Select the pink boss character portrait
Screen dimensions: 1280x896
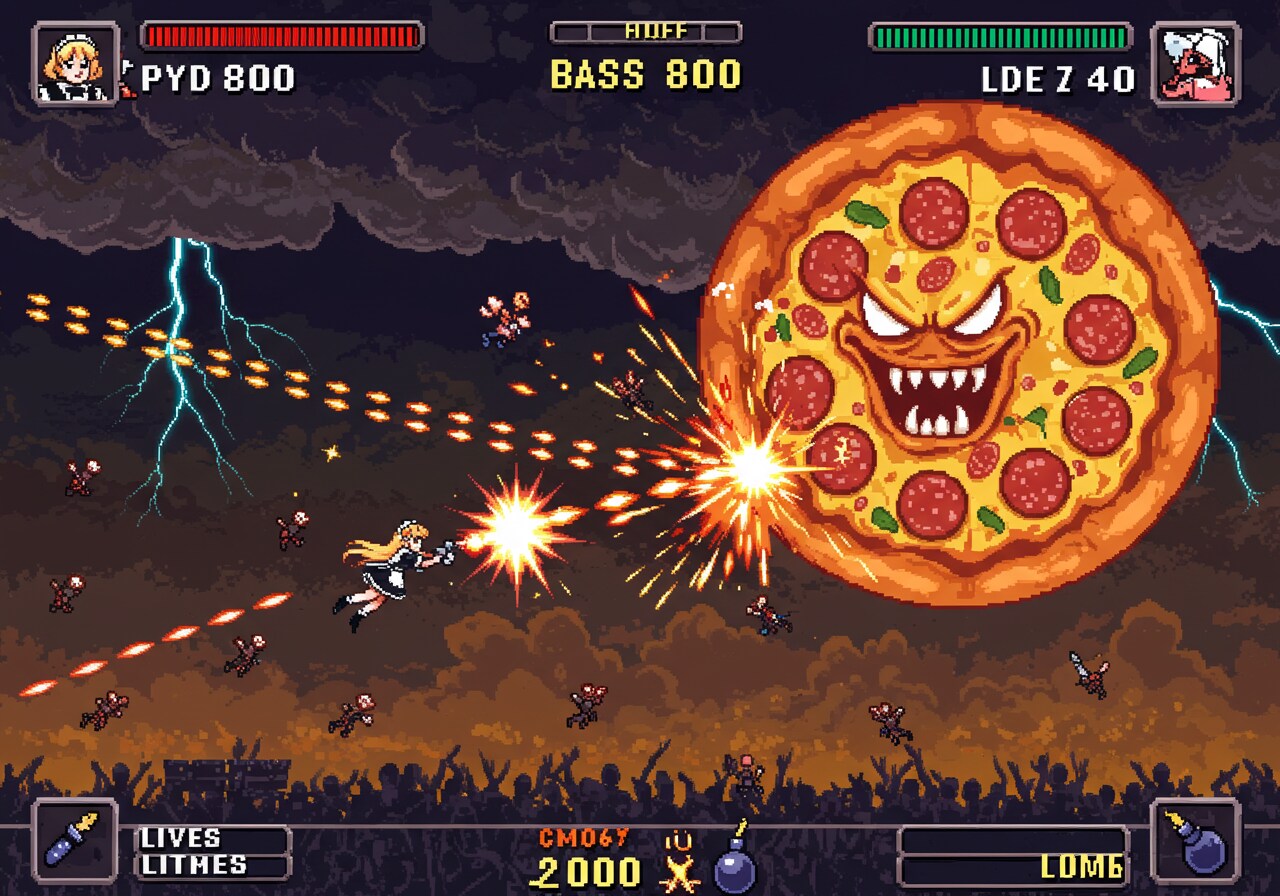click(x=1196, y=64)
